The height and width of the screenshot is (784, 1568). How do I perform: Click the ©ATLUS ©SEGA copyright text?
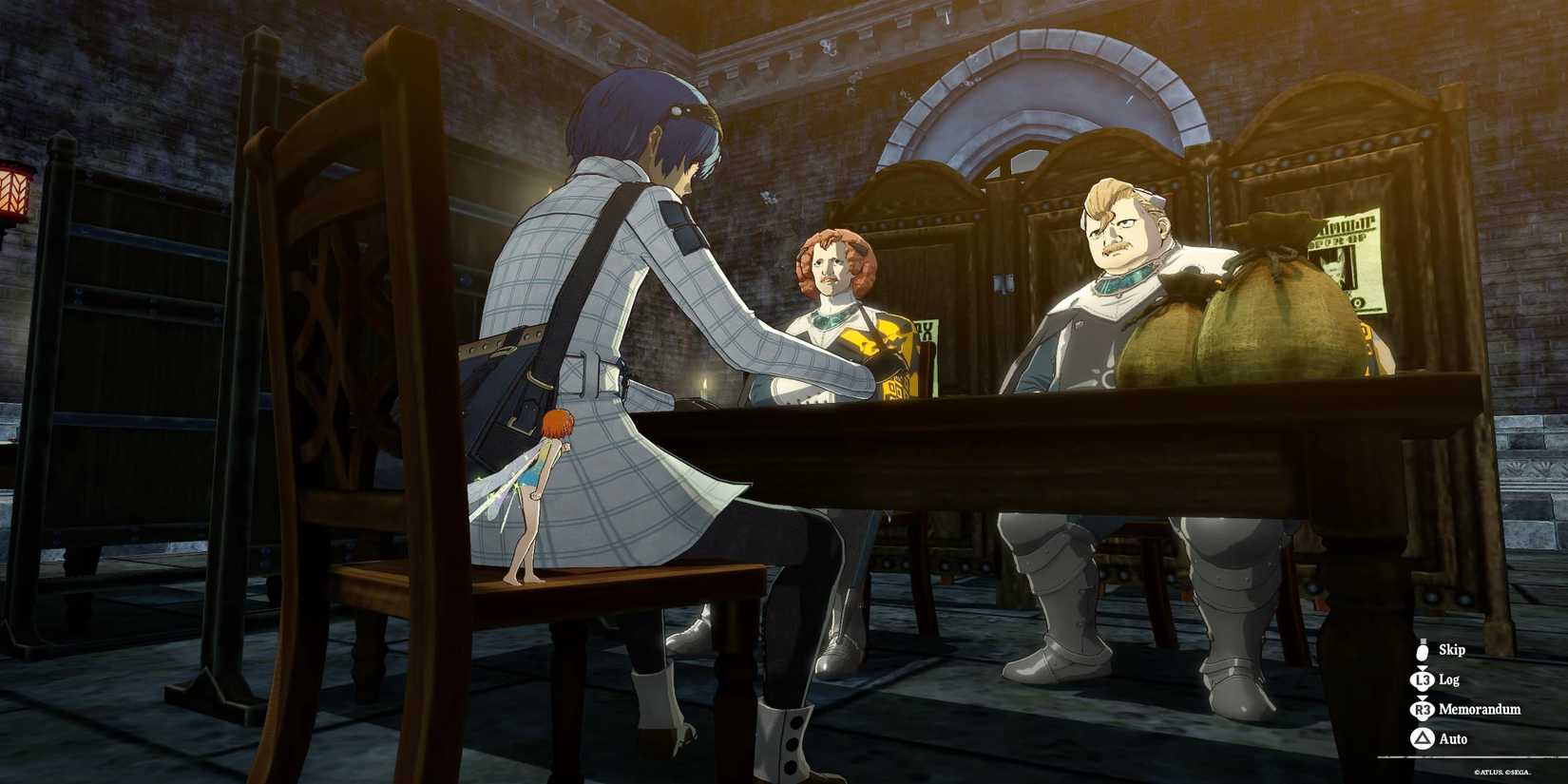point(1502,772)
